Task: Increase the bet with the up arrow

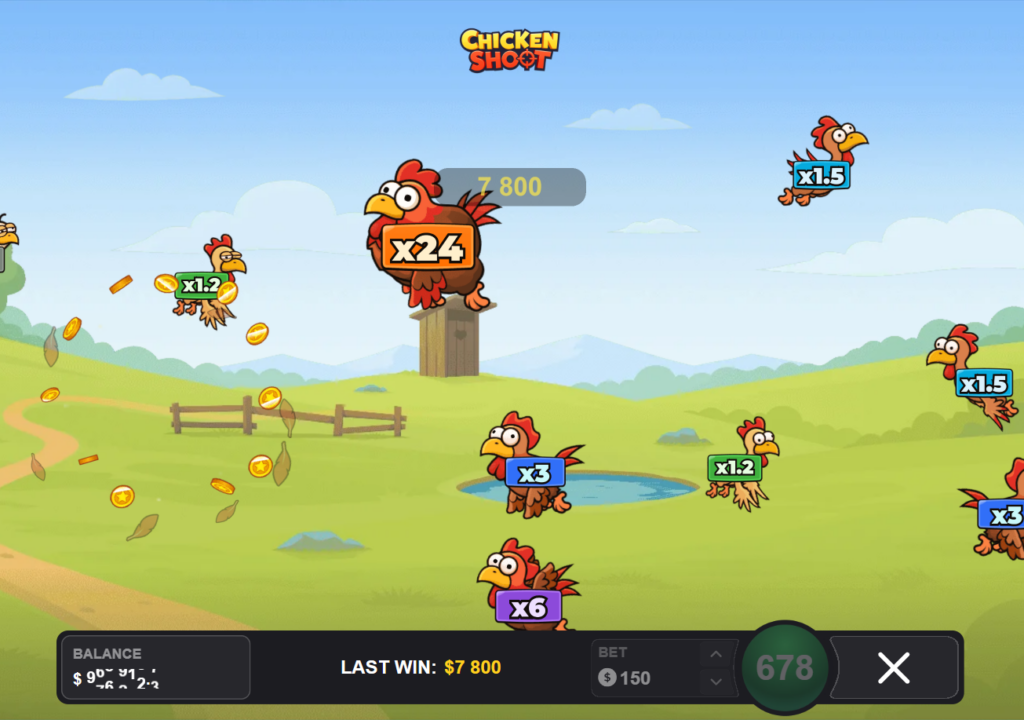Action: coord(715,656)
